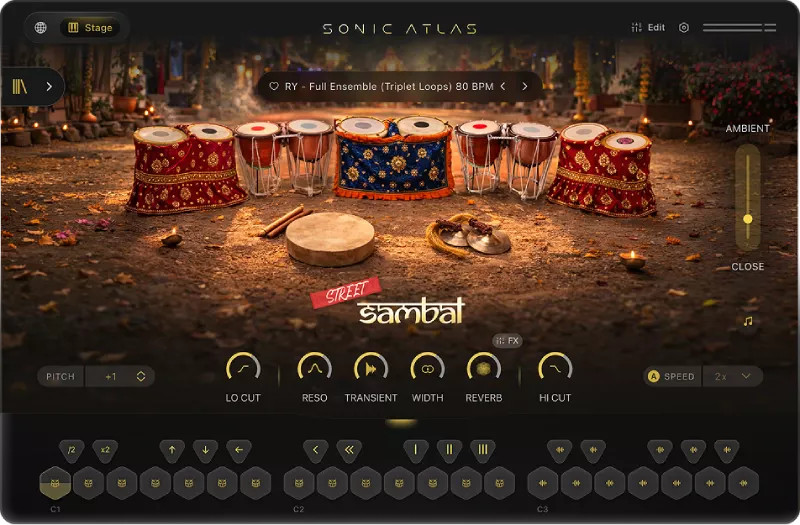This screenshot has width=800, height=525.
Task: Select the Width knob
Action: [x=428, y=368]
